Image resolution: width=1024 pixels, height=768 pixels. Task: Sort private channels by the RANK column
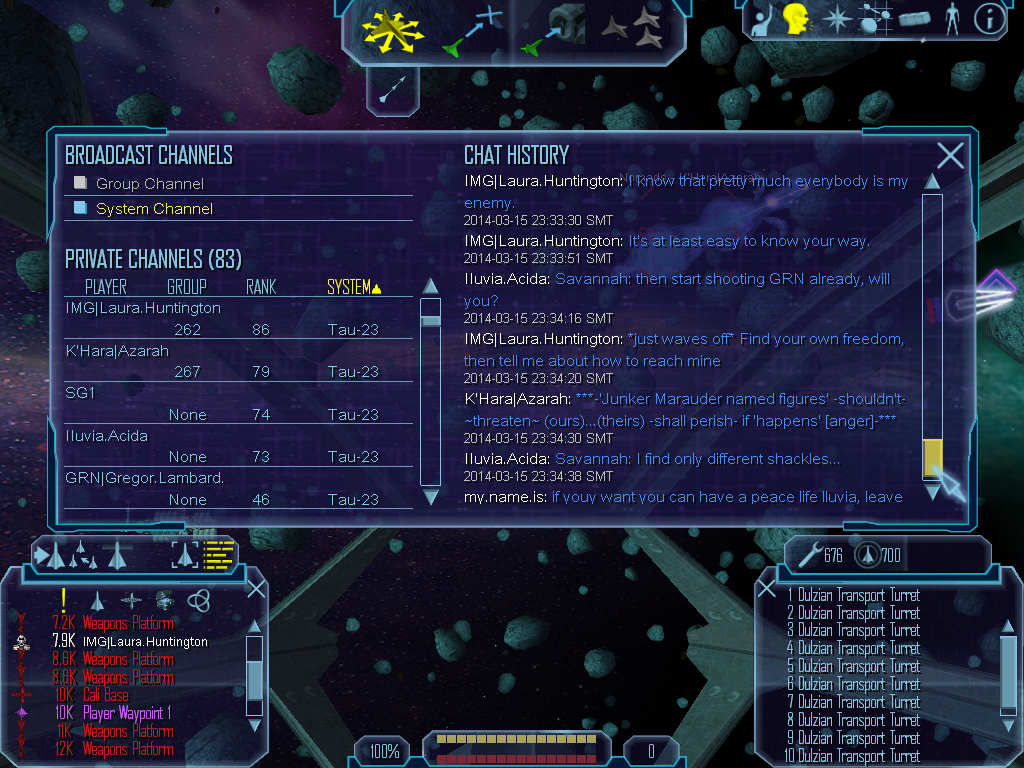point(261,288)
